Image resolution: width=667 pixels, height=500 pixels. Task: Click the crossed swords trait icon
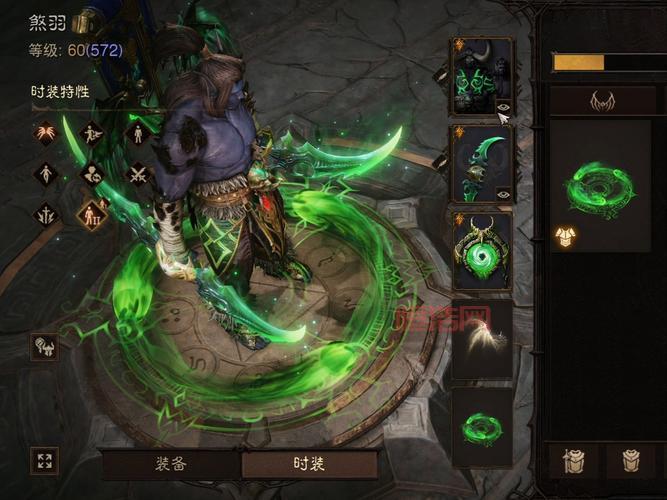[x=138, y=174]
